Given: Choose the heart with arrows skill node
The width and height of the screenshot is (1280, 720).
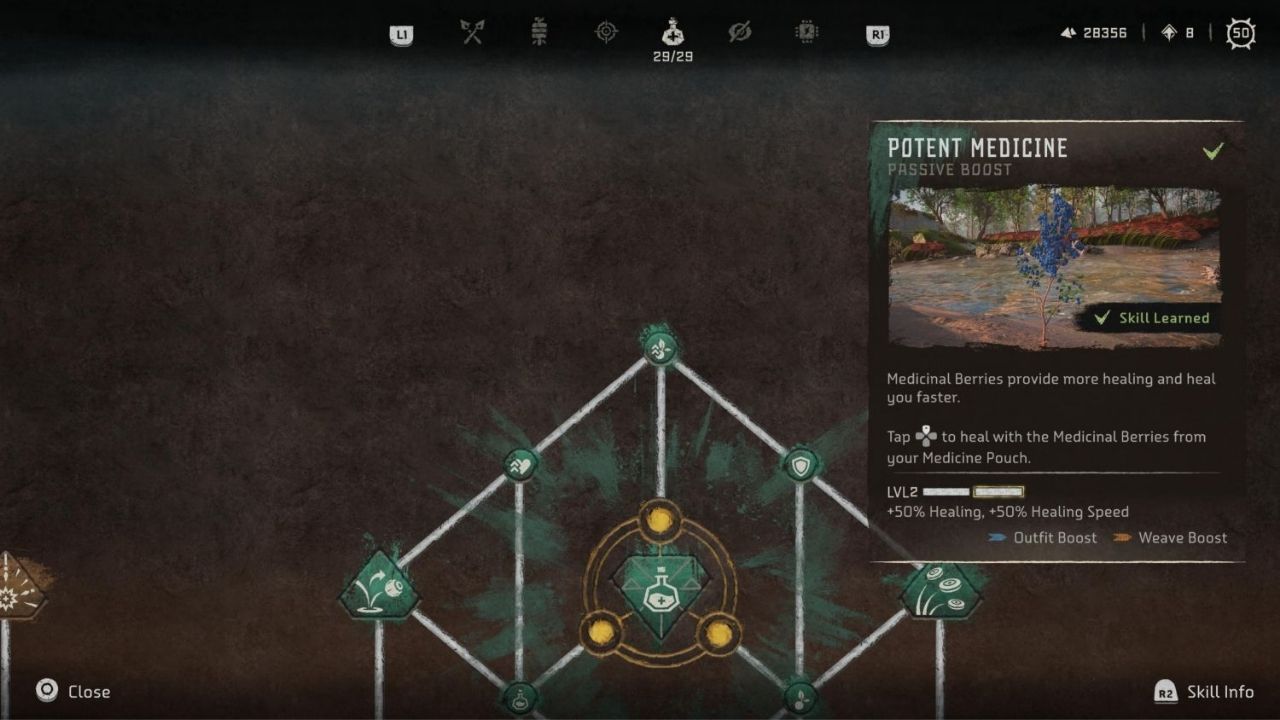Looking at the screenshot, I should point(520,464).
